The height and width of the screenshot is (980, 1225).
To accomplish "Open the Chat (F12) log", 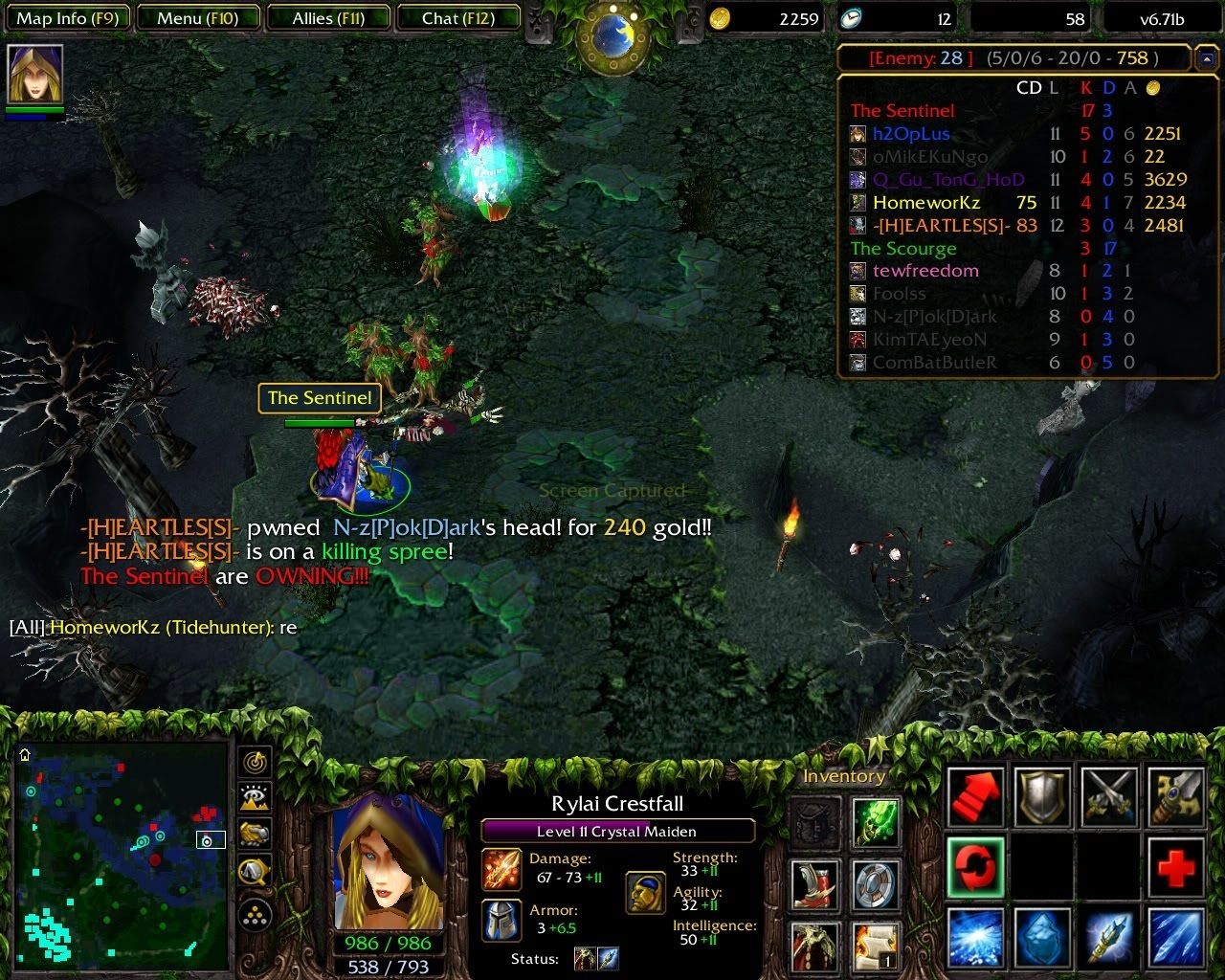I will pos(458,18).
